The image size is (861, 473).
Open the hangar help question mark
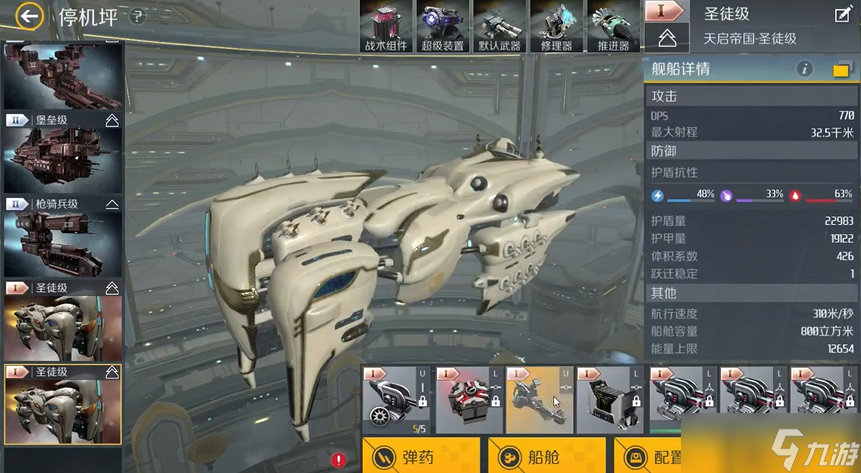point(138,17)
